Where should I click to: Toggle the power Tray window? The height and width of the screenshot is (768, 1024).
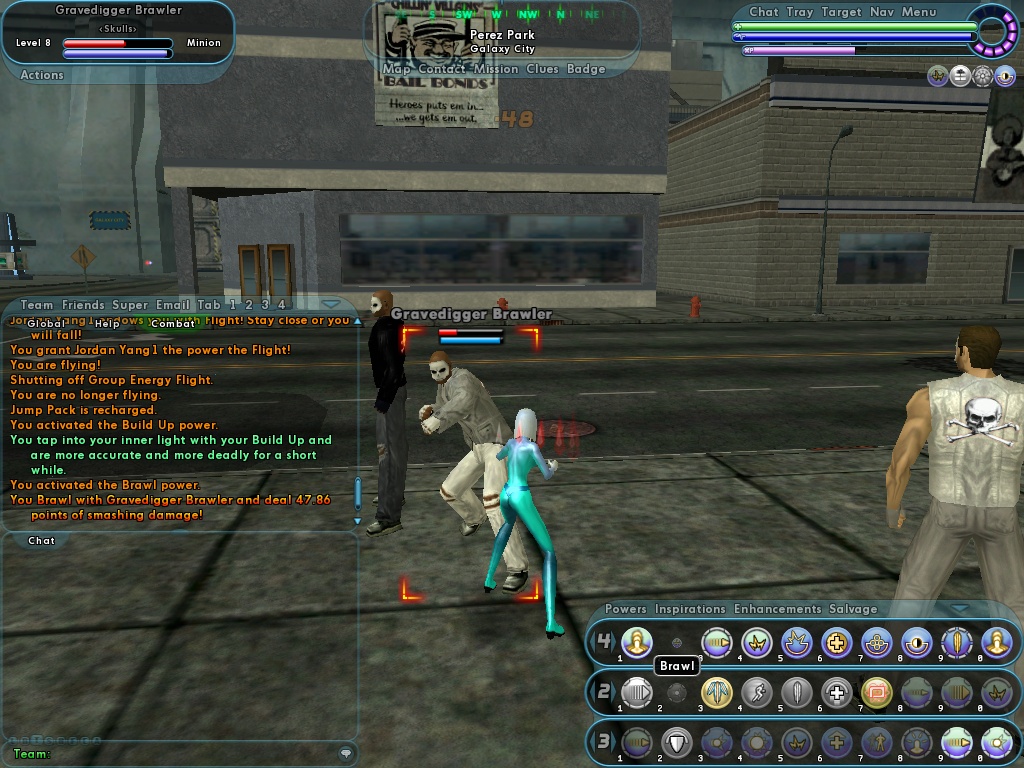click(799, 12)
